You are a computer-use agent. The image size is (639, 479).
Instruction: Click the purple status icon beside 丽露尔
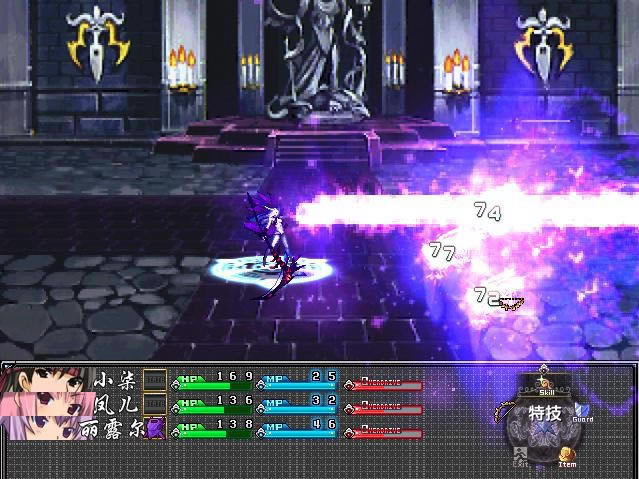tap(155, 429)
